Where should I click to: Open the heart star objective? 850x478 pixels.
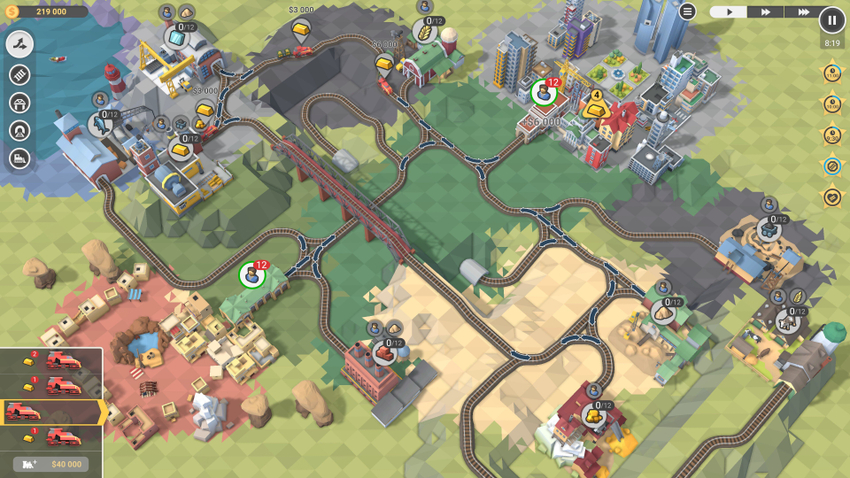pos(832,198)
